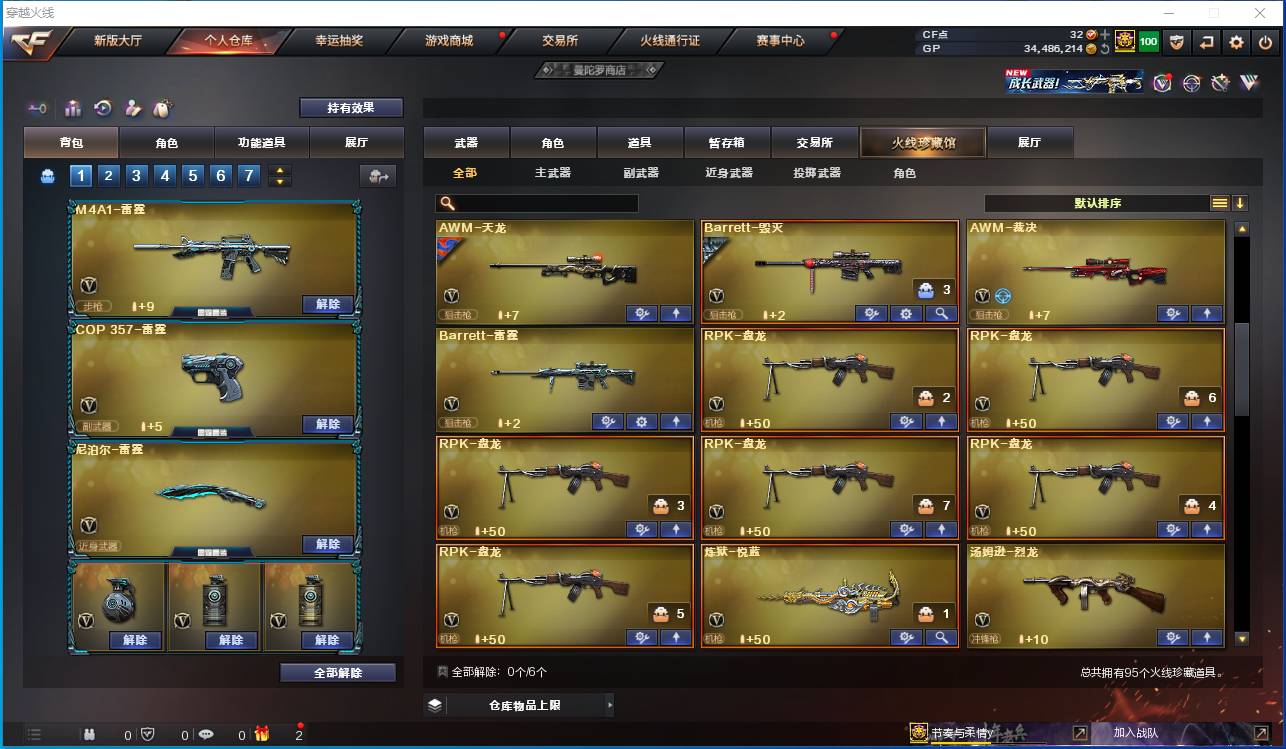Click the shield badge icon top right

pyautogui.click(x=1178, y=42)
